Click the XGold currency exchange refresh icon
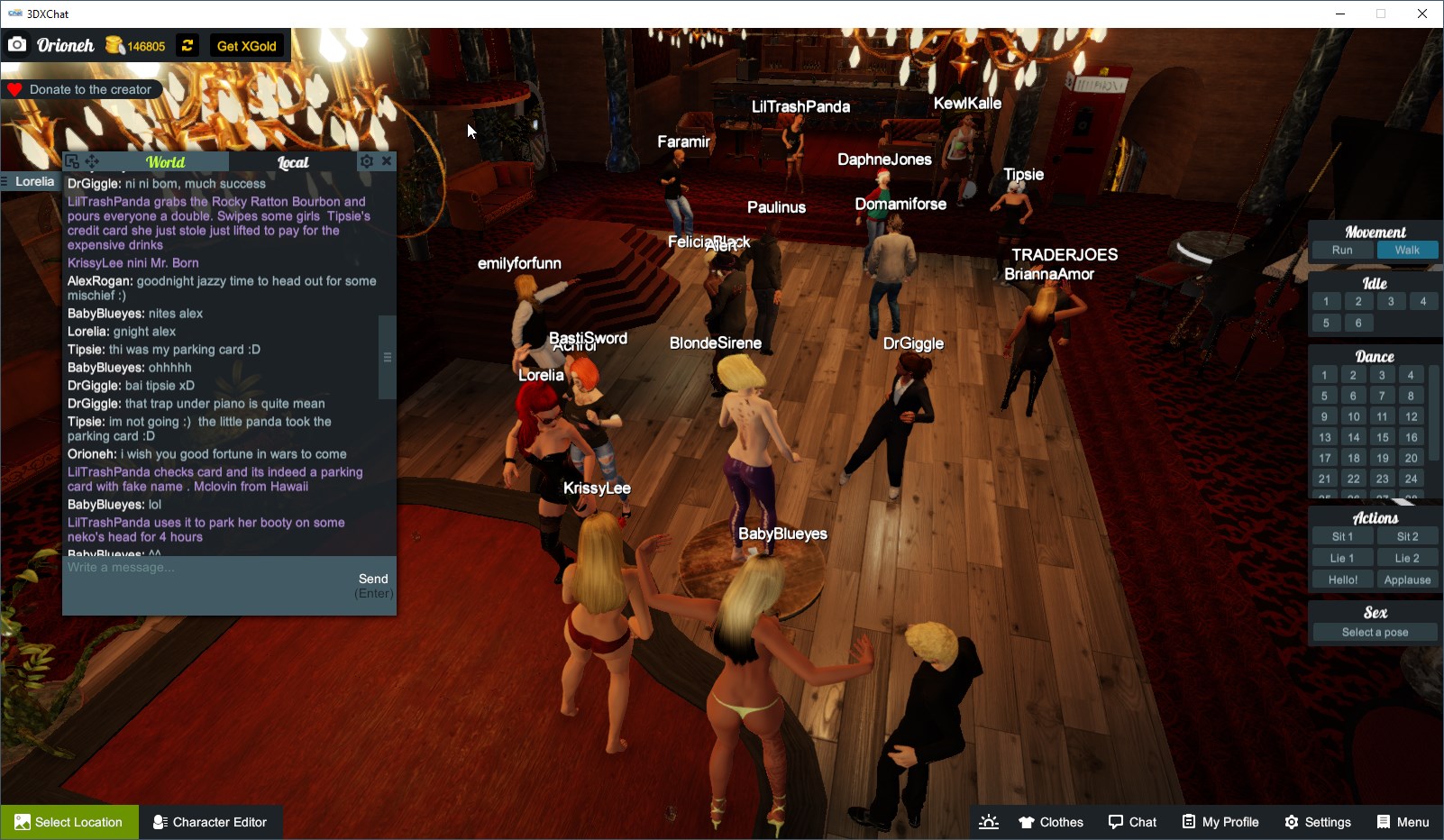1444x840 pixels. click(x=187, y=45)
